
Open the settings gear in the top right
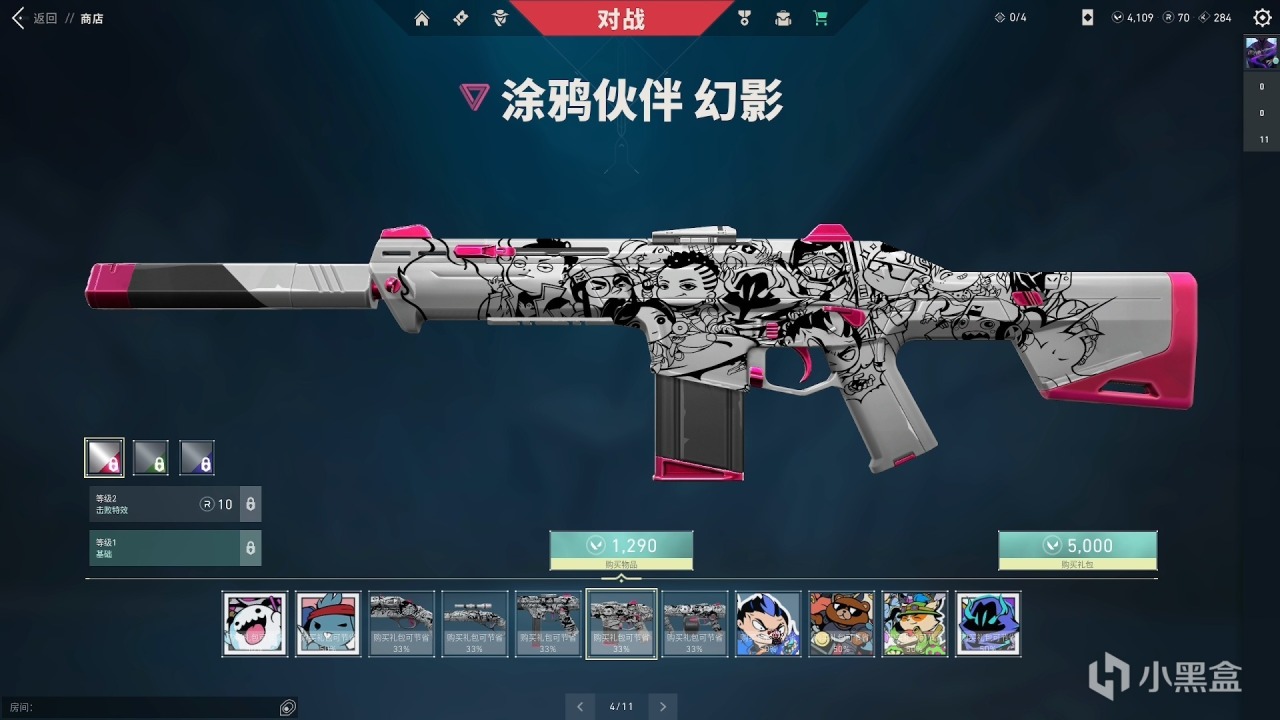point(1260,17)
